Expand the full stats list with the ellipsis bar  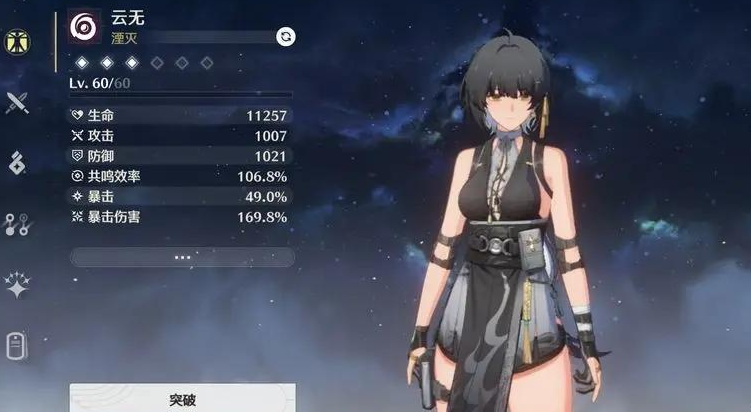[x=182, y=257]
